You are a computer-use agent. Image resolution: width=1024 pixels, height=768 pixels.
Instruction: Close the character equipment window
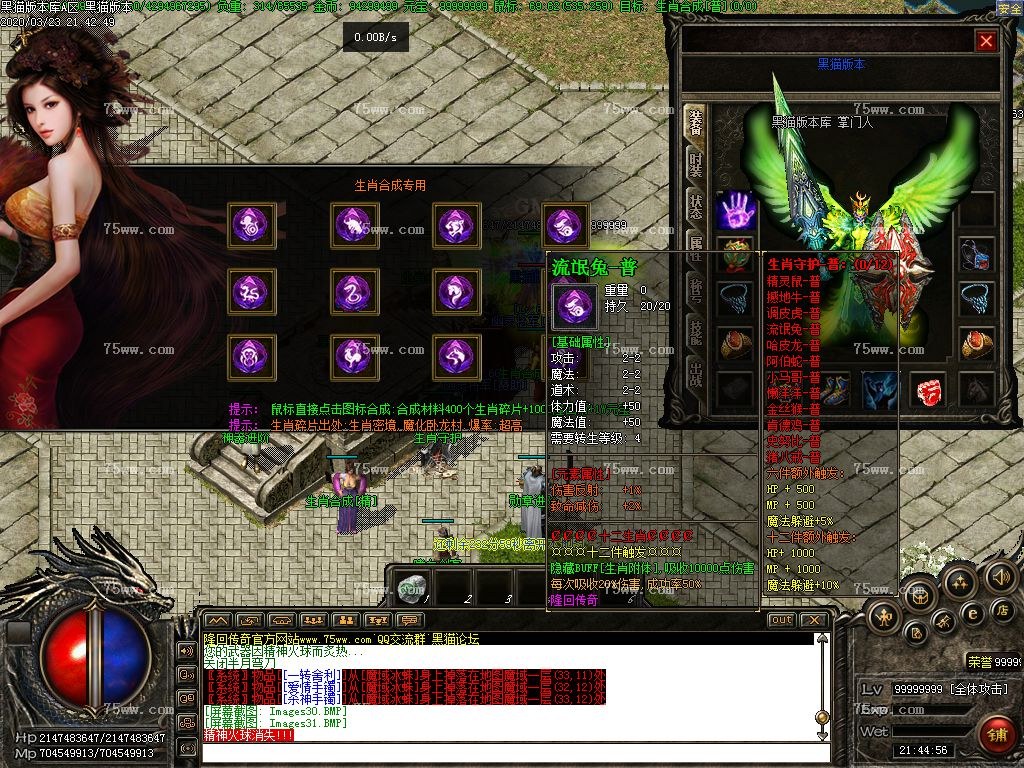pyautogui.click(x=986, y=41)
